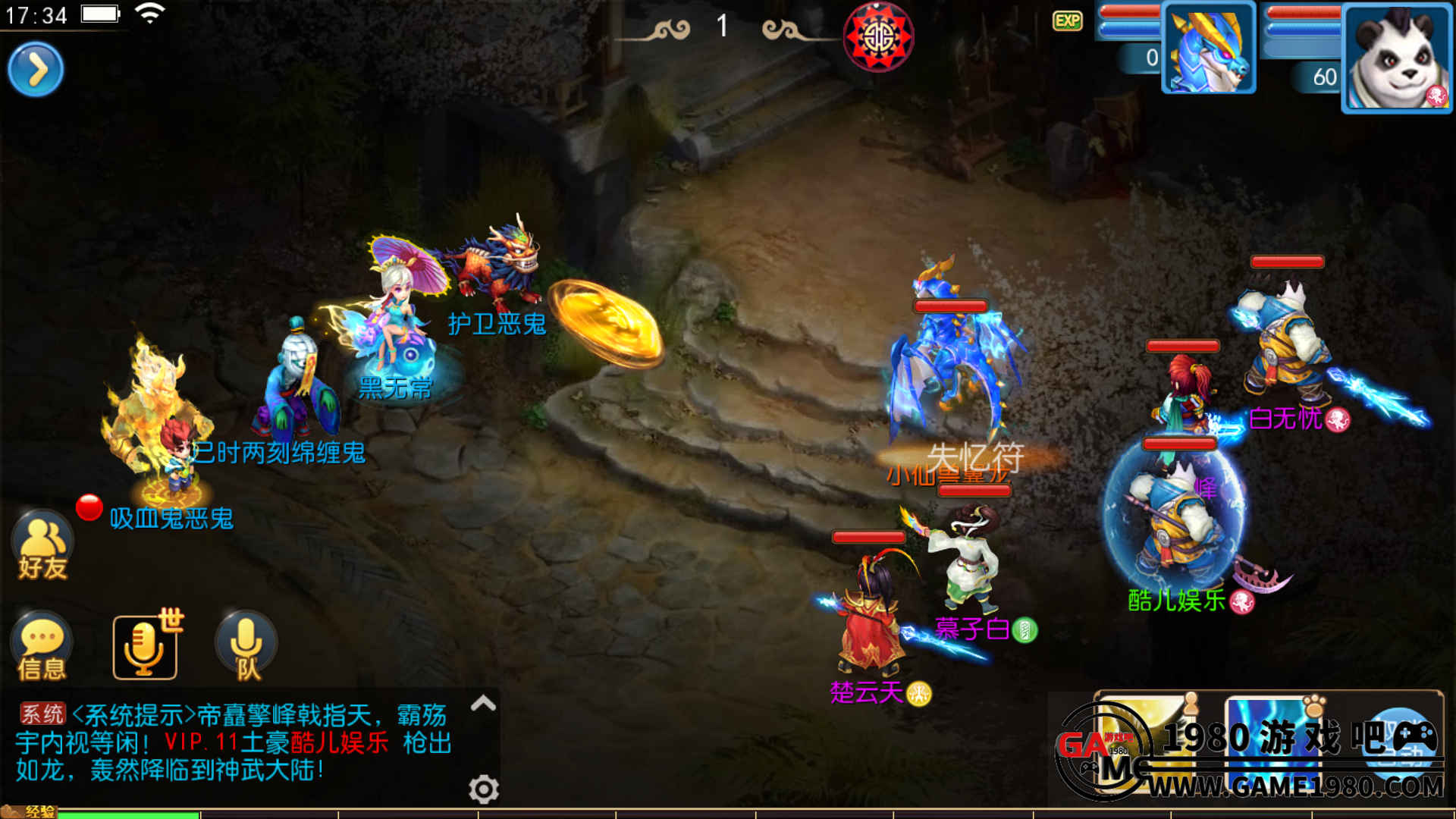The width and height of the screenshot is (1456, 819).
Task: Open the 好友 friends list
Action: (x=42, y=546)
